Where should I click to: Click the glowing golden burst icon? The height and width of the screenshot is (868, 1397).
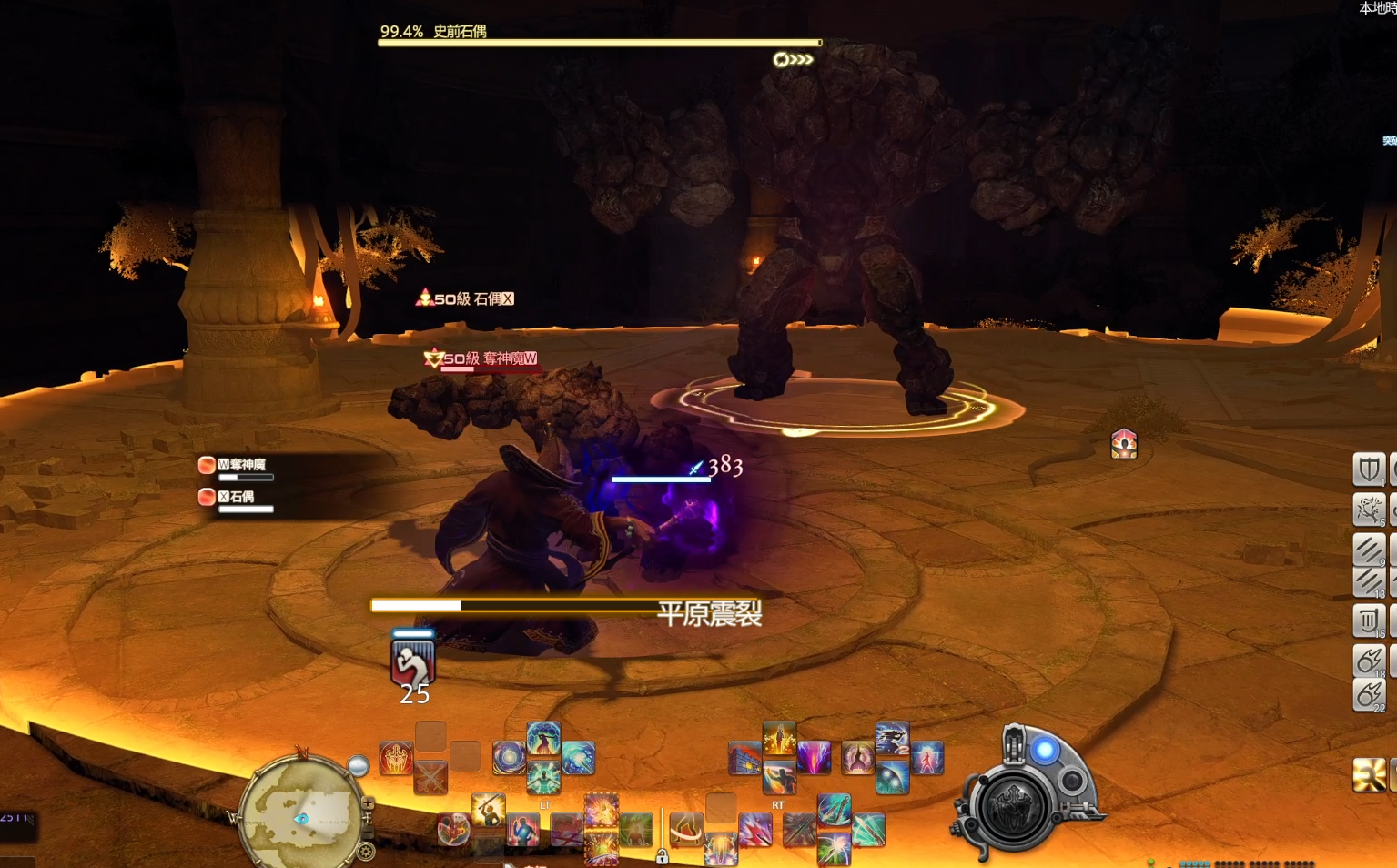pos(1368,774)
